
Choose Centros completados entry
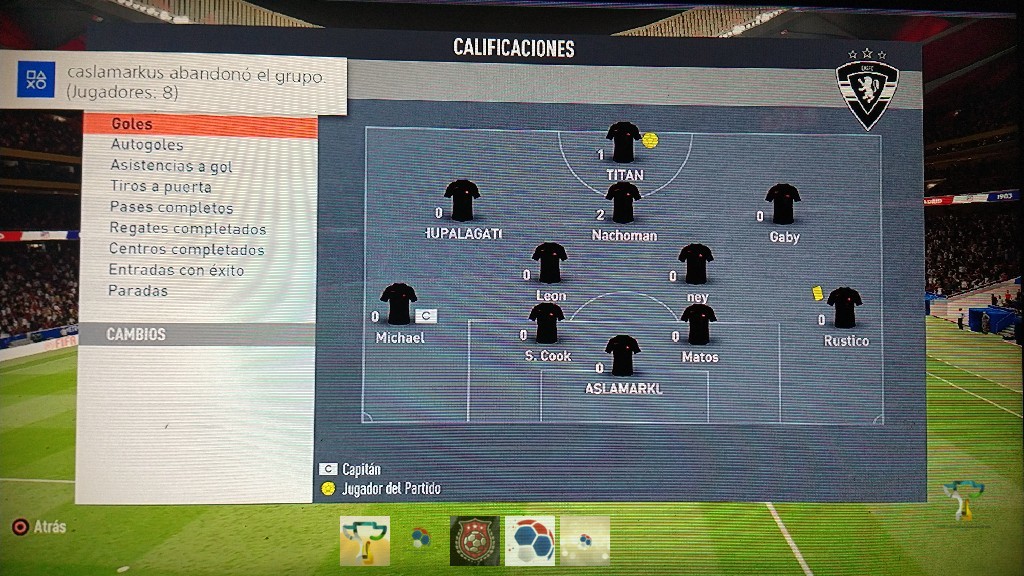[187, 250]
